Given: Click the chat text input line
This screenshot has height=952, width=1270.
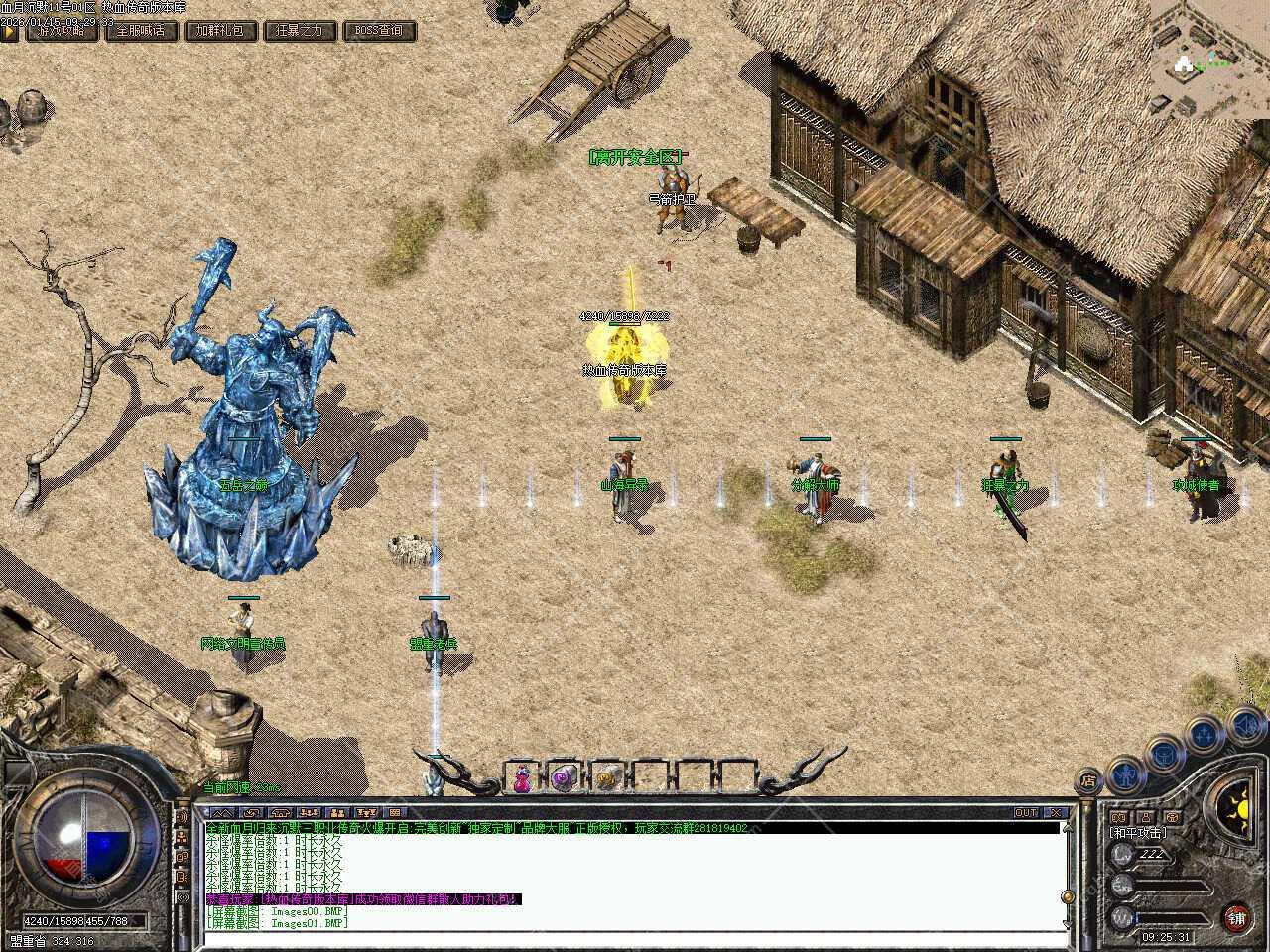Looking at the screenshot, I should click(x=635, y=936).
